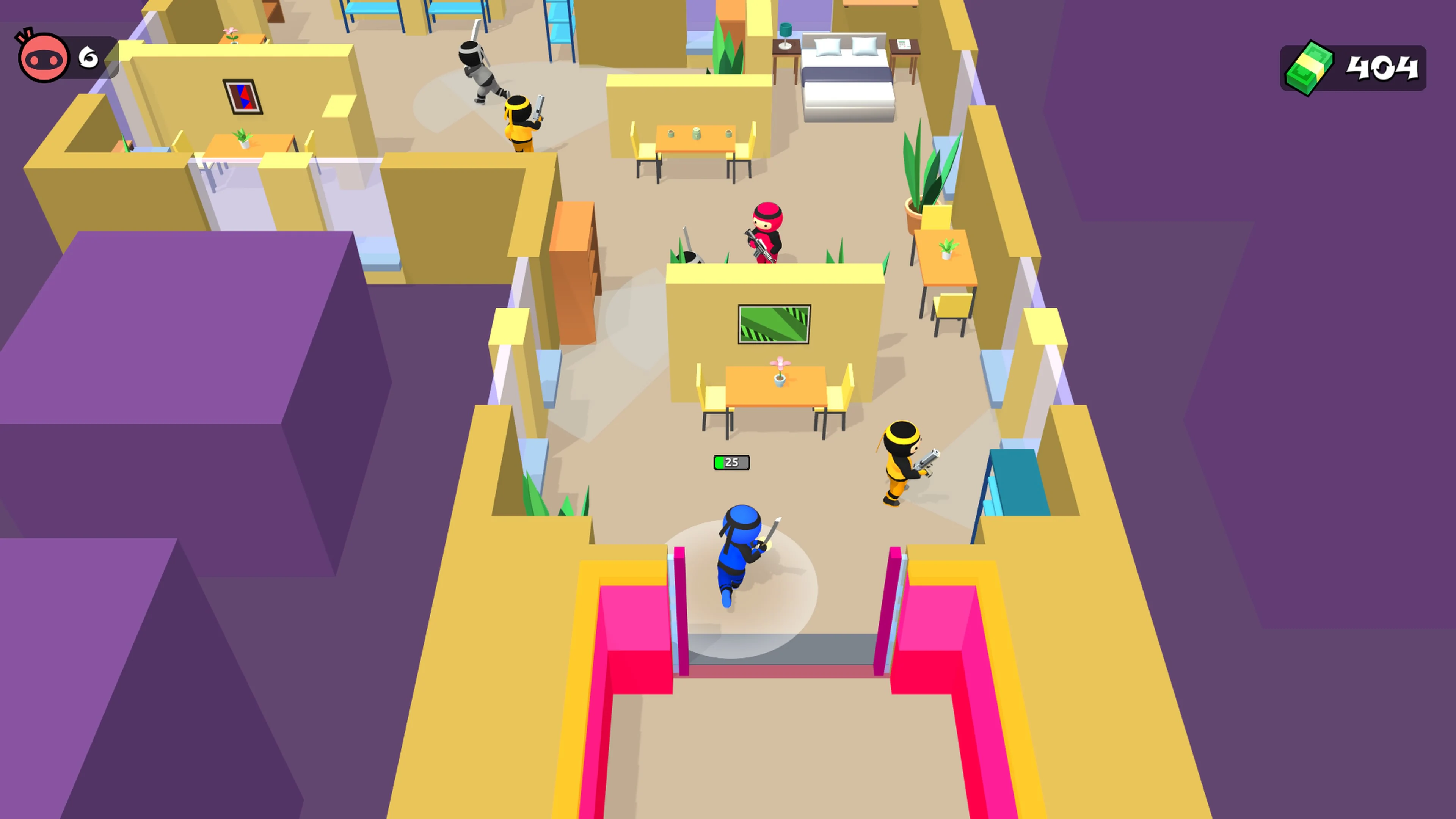Click the enemy health bar showing 25

coord(732,462)
